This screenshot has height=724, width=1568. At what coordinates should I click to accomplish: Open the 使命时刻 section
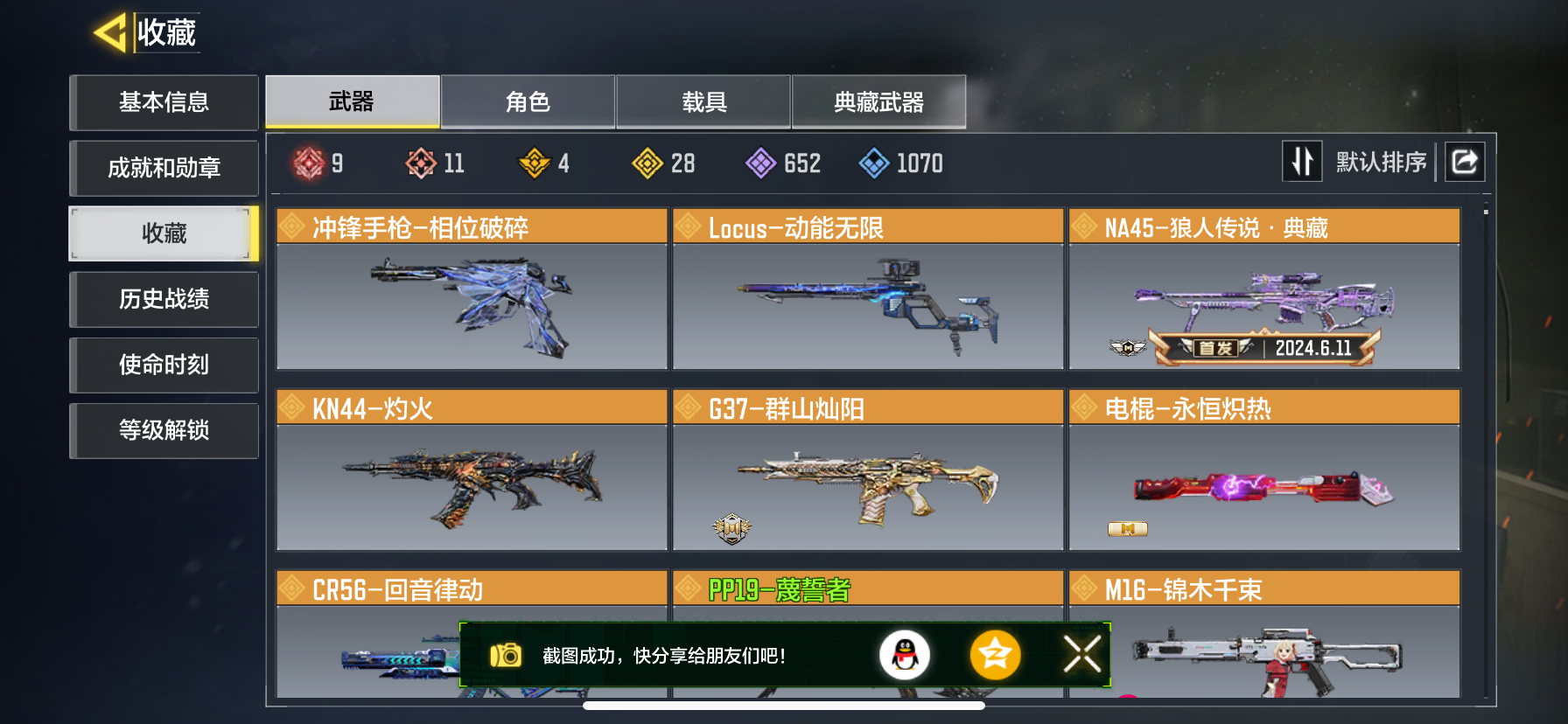point(164,365)
